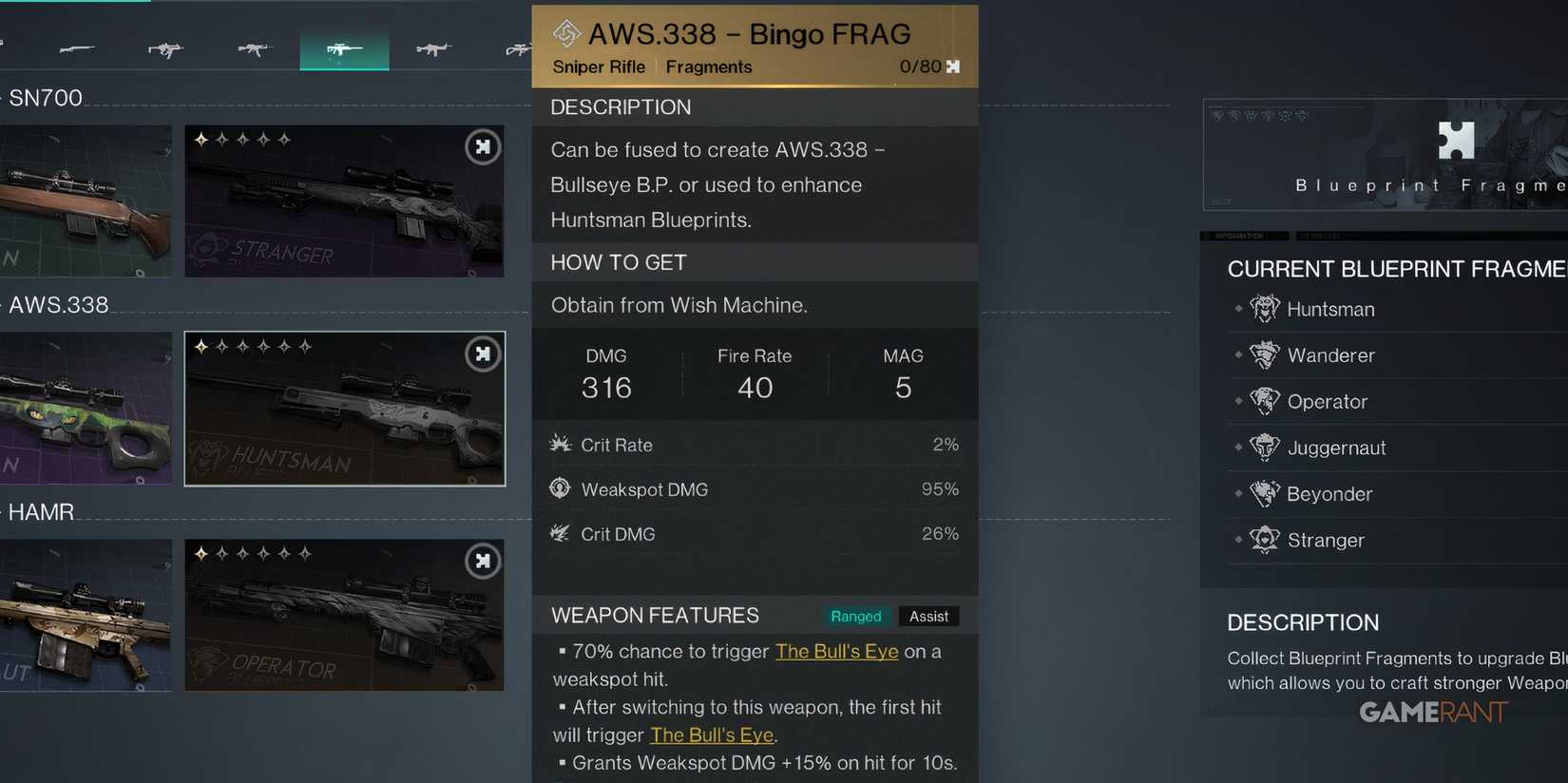Click the Weakspot DMG stat icon
Screen dimensions: 1568x783
560,488
